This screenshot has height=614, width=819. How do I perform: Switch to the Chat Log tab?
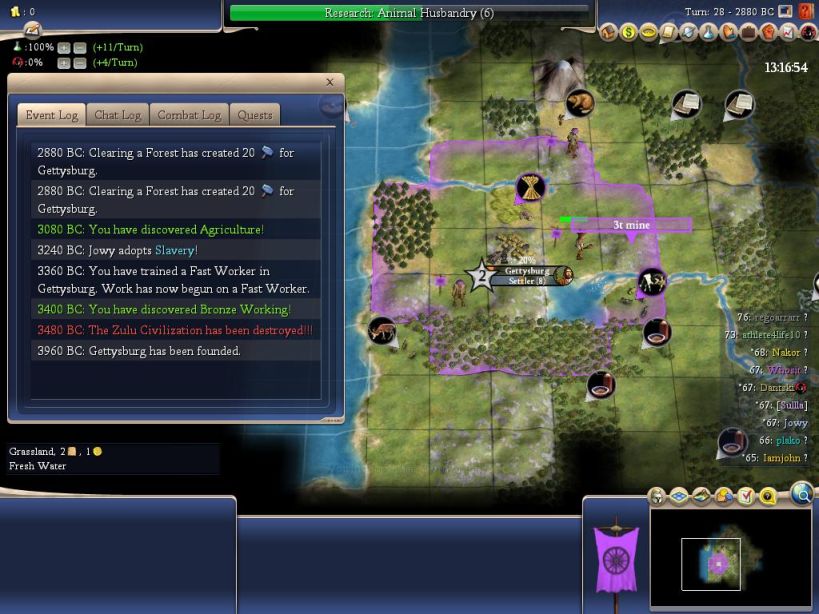coord(117,115)
